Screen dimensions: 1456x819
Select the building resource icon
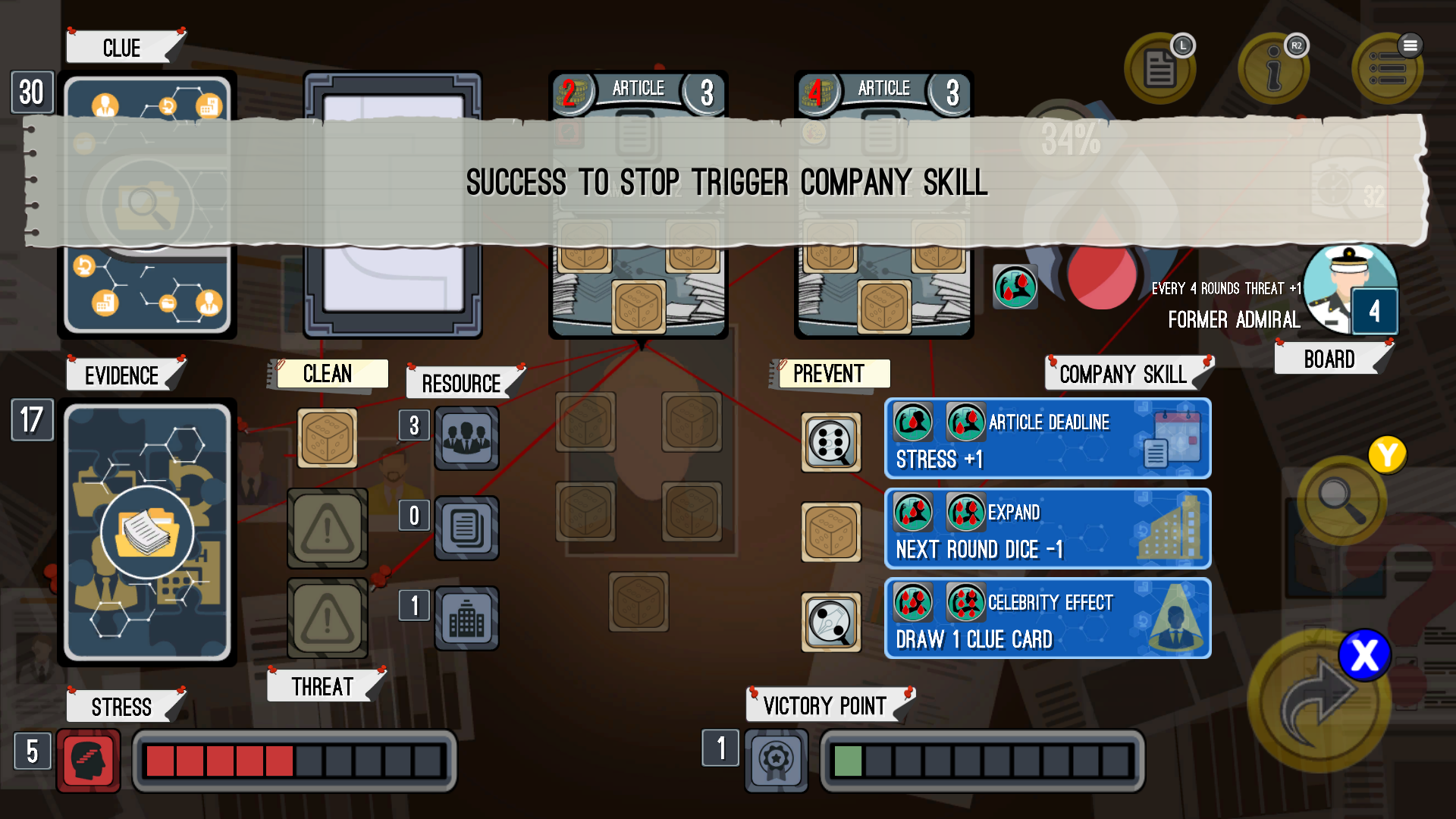click(x=466, y=618)
